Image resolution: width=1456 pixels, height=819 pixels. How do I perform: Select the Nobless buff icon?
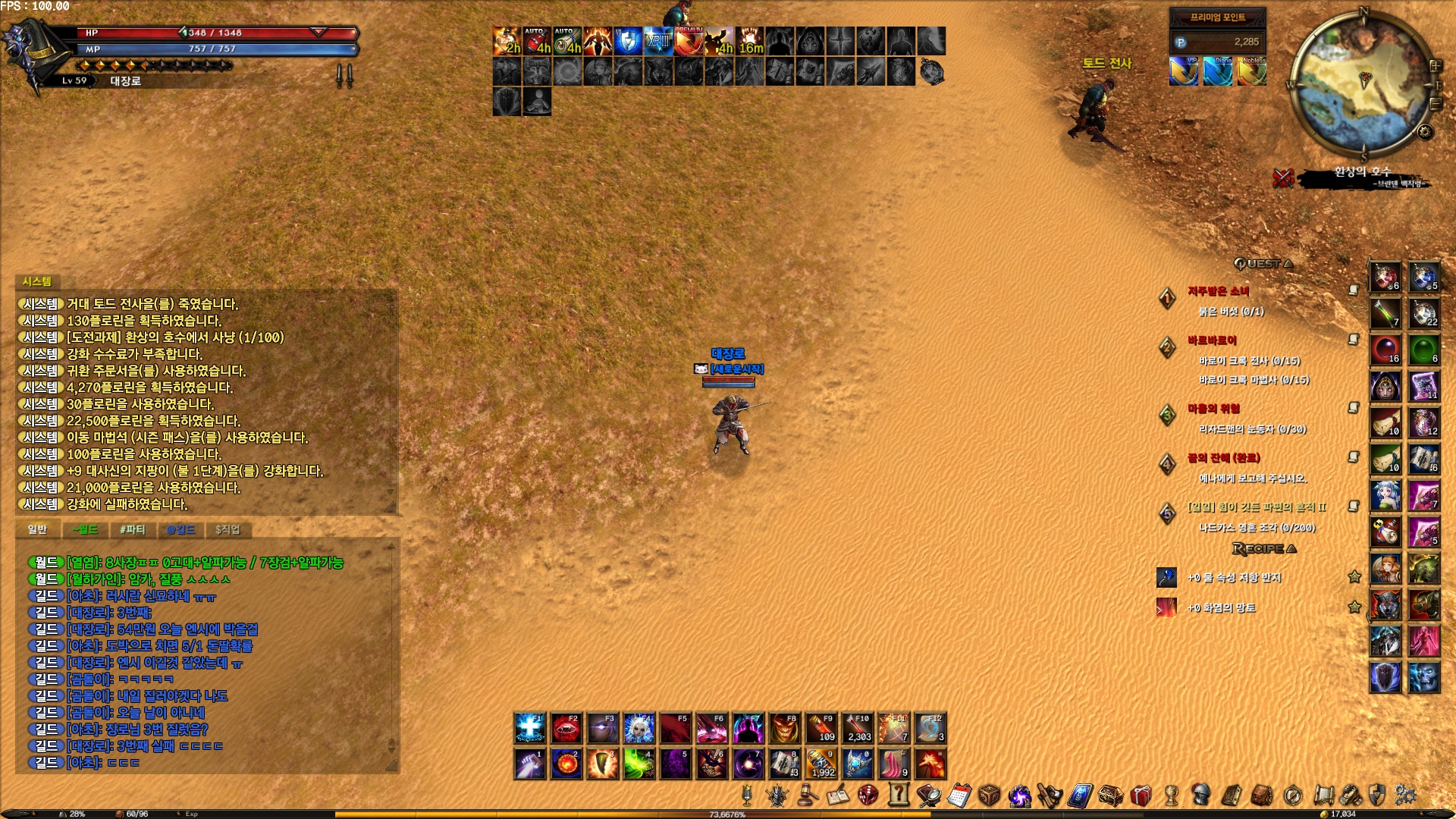(1252, 72)
